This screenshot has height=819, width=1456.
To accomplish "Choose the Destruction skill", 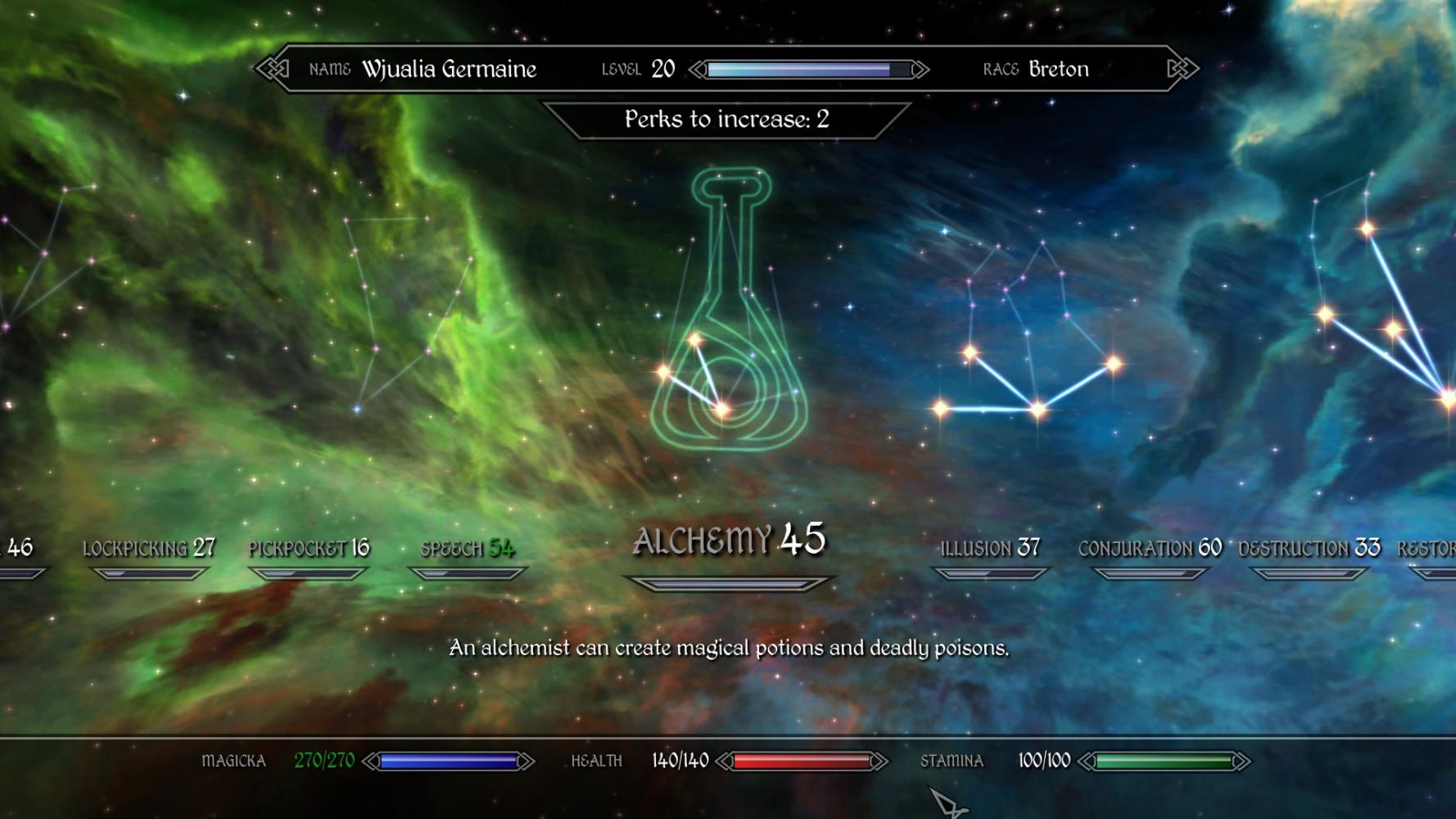I will point(1309,549).
